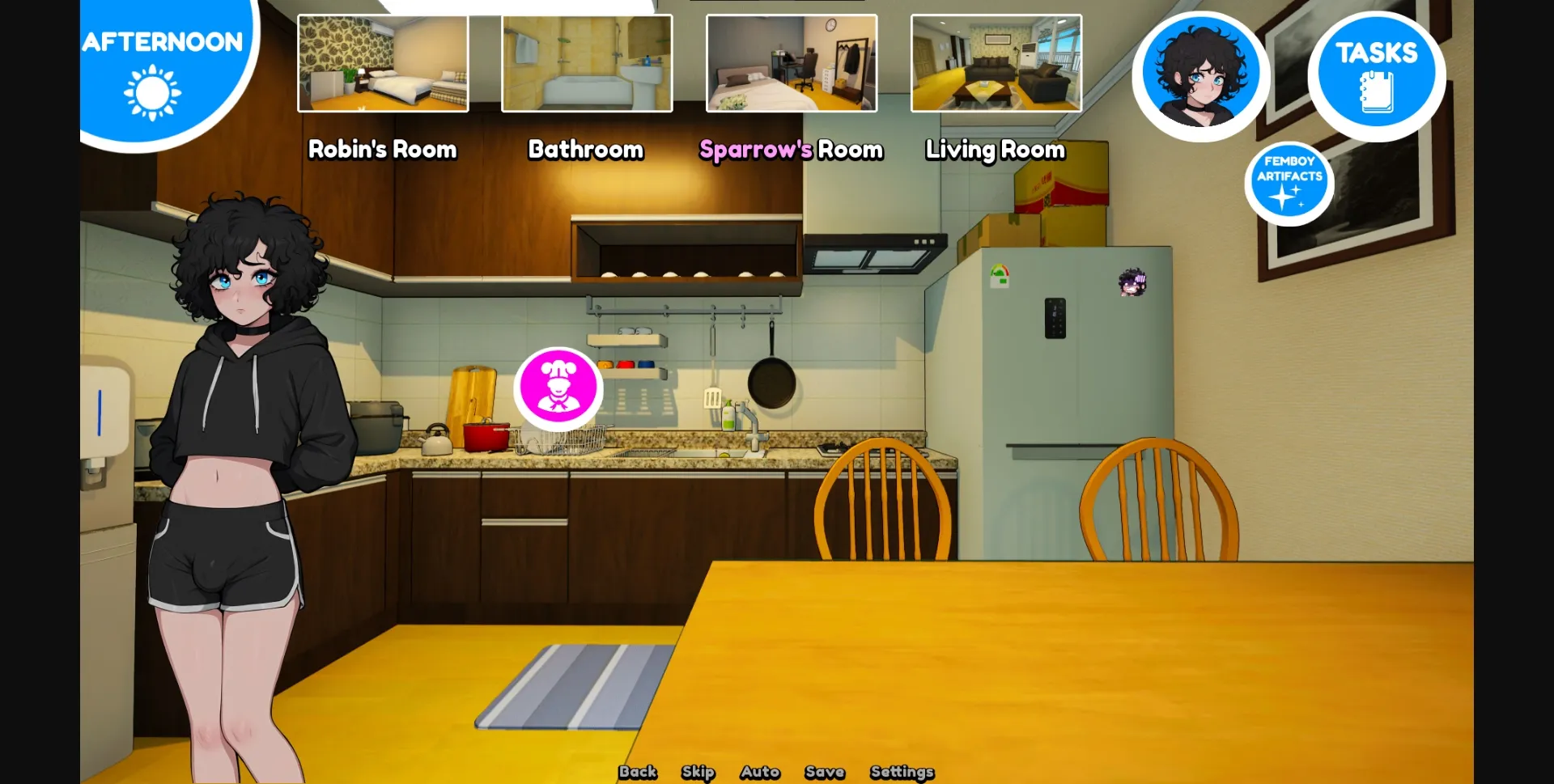Viewport: 1554px width, 784px height.
Task: Open the Living Room navigation entry
Action: click(x=995, y=150)
